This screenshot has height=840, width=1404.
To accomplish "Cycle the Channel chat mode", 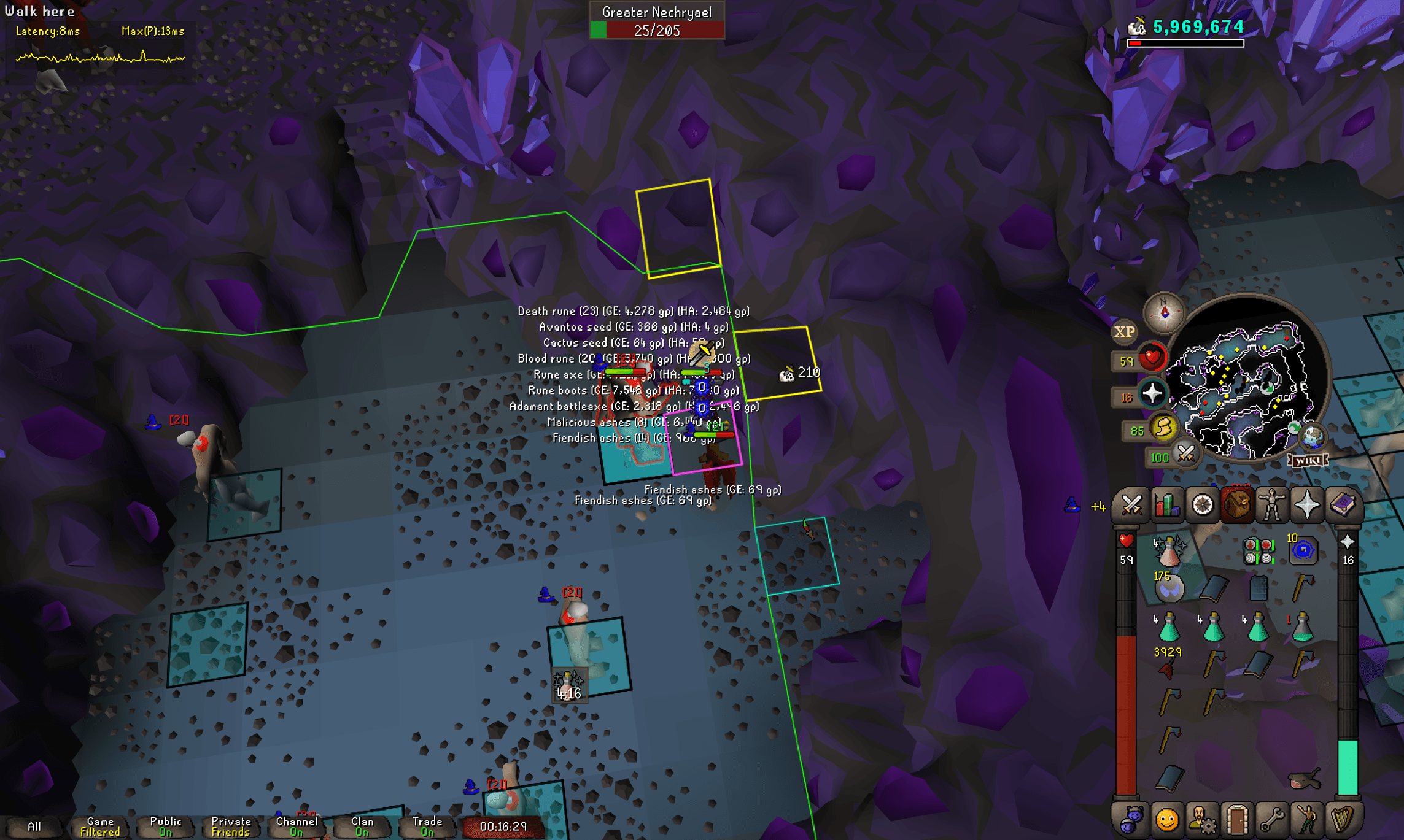I will [x=297, y=825].
